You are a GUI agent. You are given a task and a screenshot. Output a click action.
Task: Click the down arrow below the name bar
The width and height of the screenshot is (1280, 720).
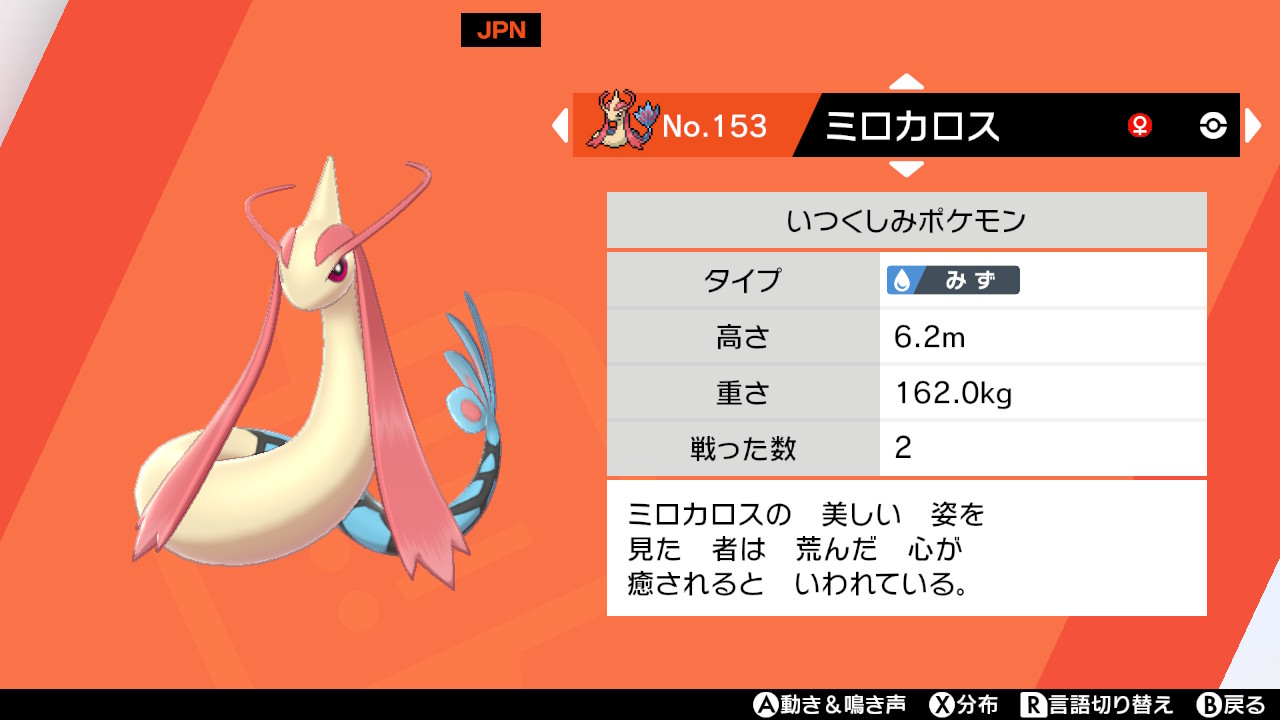click(906, 171)
